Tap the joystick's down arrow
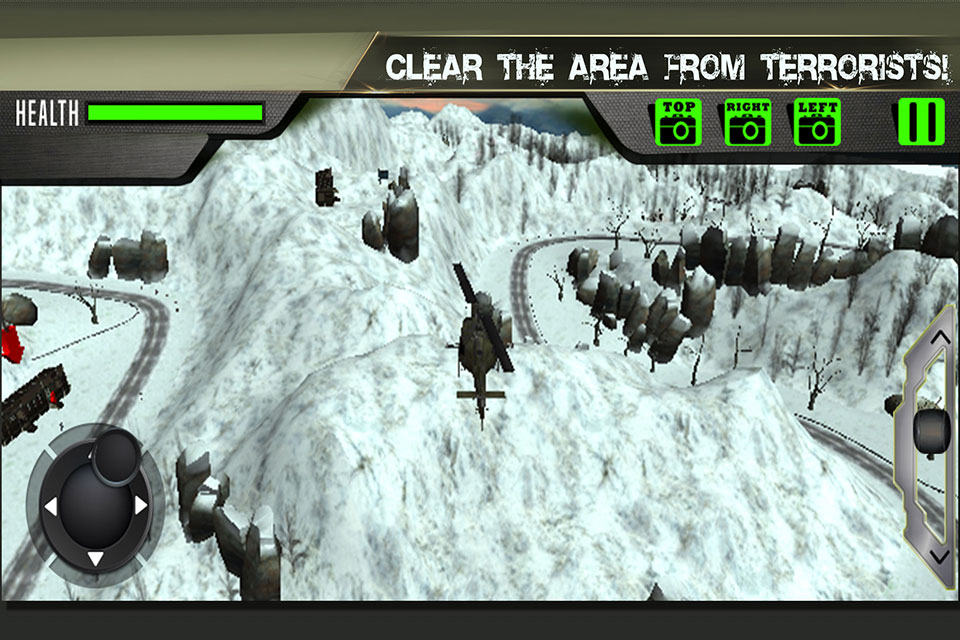The height and width of the screenshot is (640, 960). [95, 558]
